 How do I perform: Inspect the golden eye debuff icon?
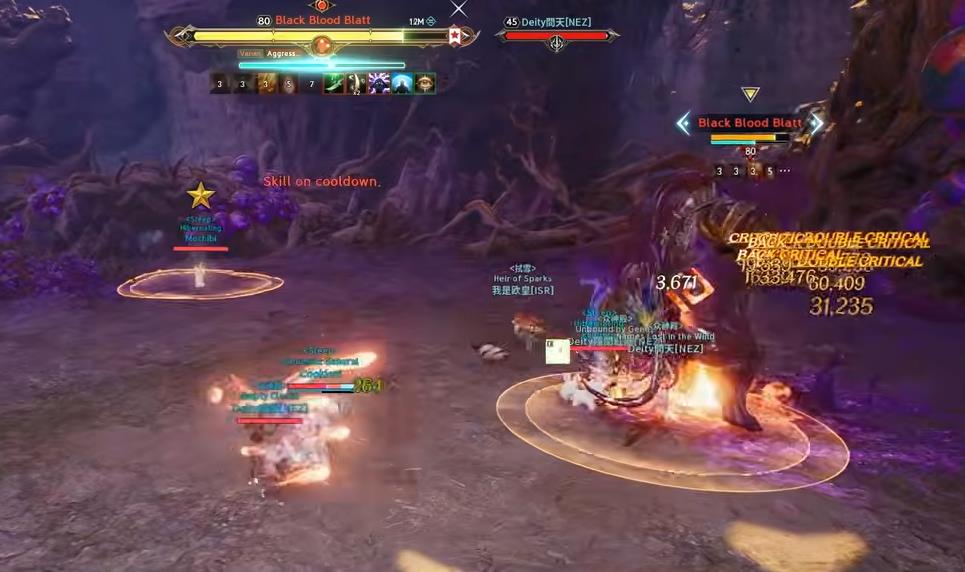click(425, 84)
